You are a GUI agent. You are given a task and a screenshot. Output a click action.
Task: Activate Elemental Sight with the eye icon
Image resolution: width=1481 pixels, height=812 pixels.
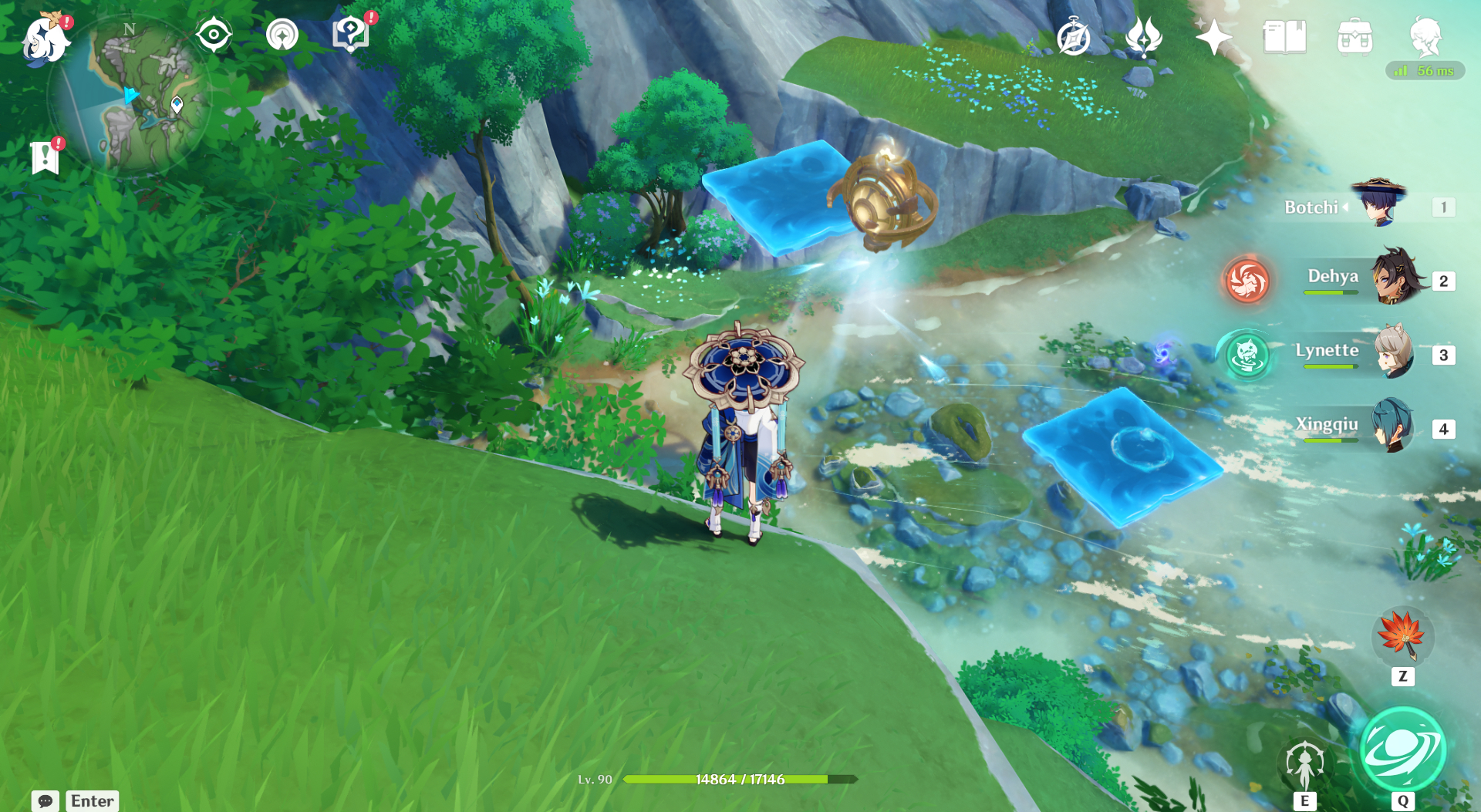[x=214, y=34]
